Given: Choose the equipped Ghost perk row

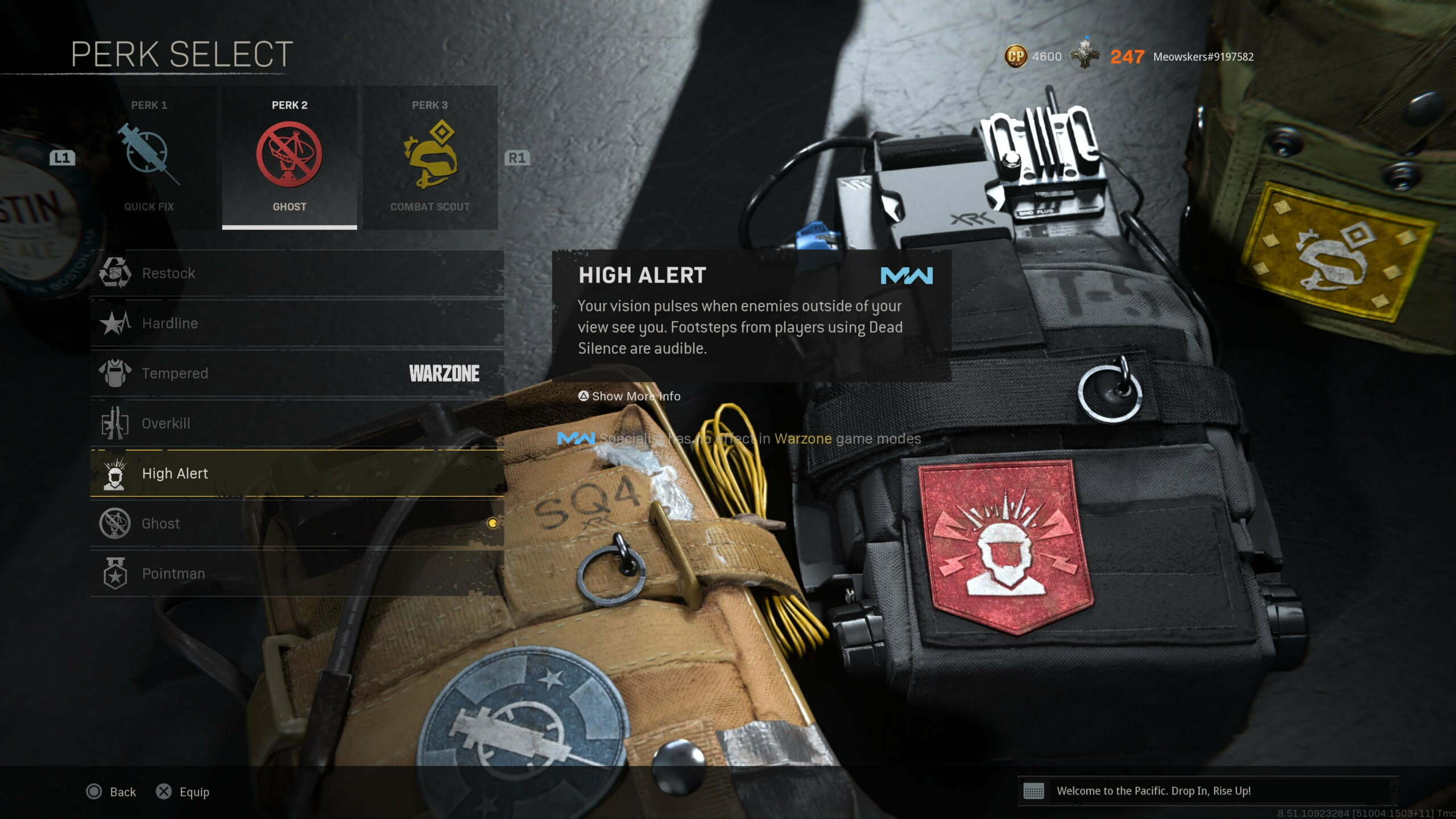Looking at the screenshot, I should [297, 524].
